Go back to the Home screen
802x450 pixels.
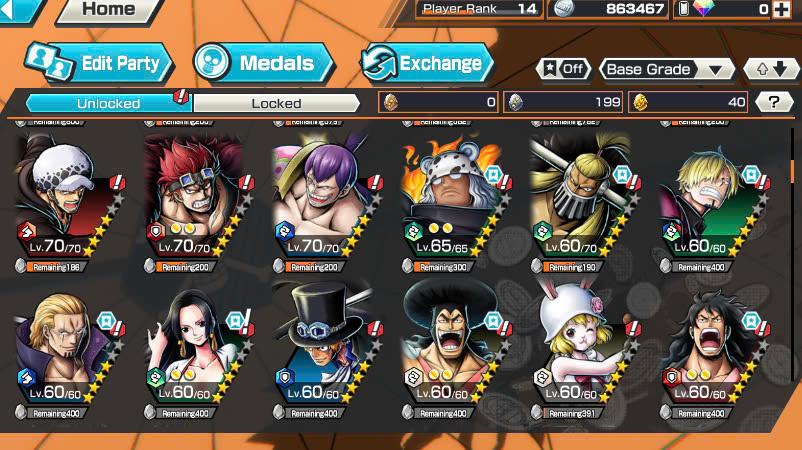(x=107, y=10)
